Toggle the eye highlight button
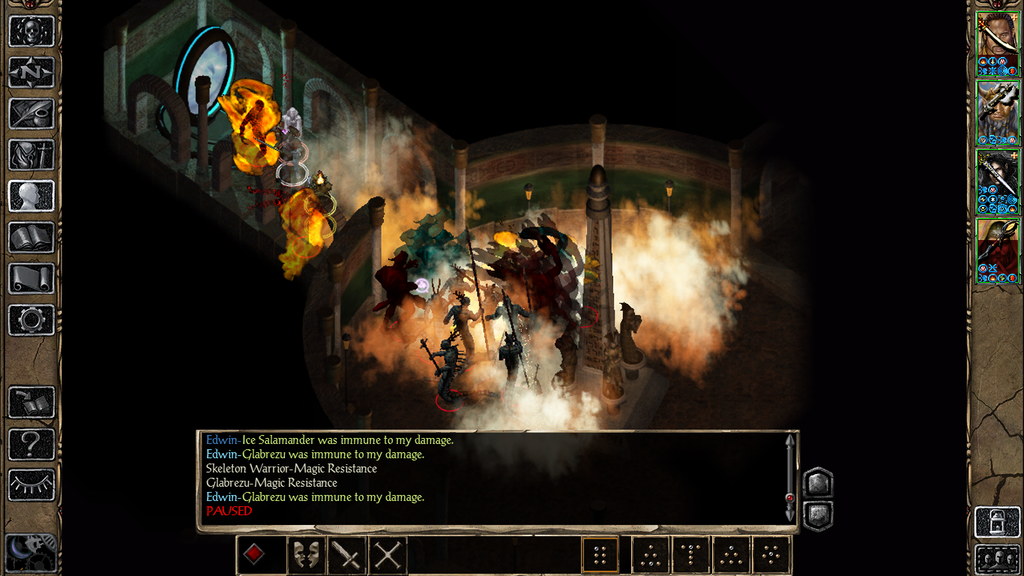1024x576 pixels. [x=31, y=484]
